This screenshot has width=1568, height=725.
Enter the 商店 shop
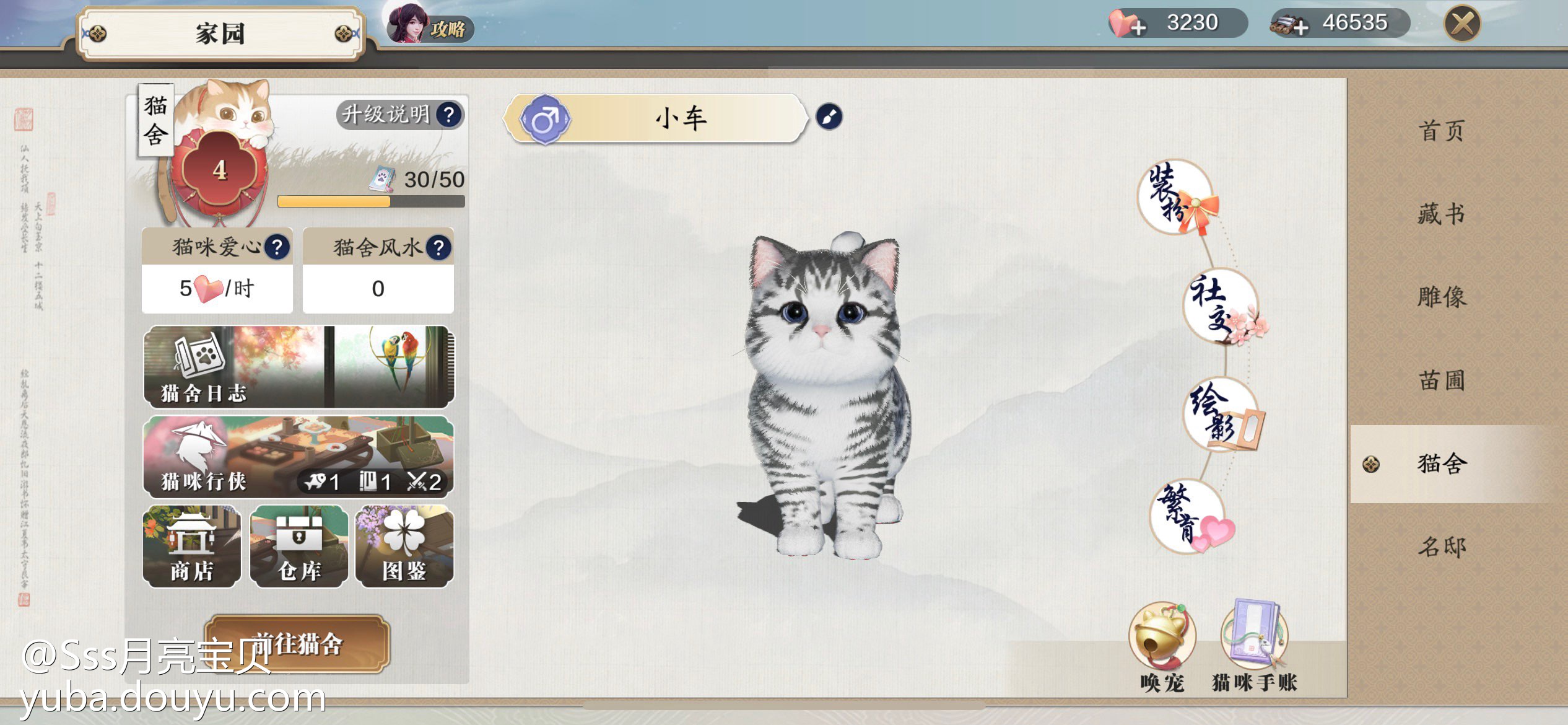[x=192, y=547]
